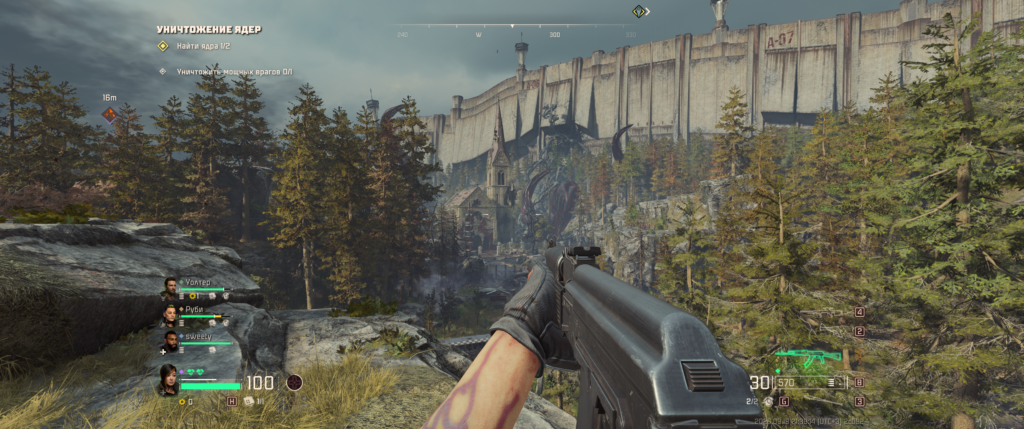The width and height of the screenshot is (1024, 429).
Task: Activate the round ability icon beside 100
Action: [x=294, y=382]
